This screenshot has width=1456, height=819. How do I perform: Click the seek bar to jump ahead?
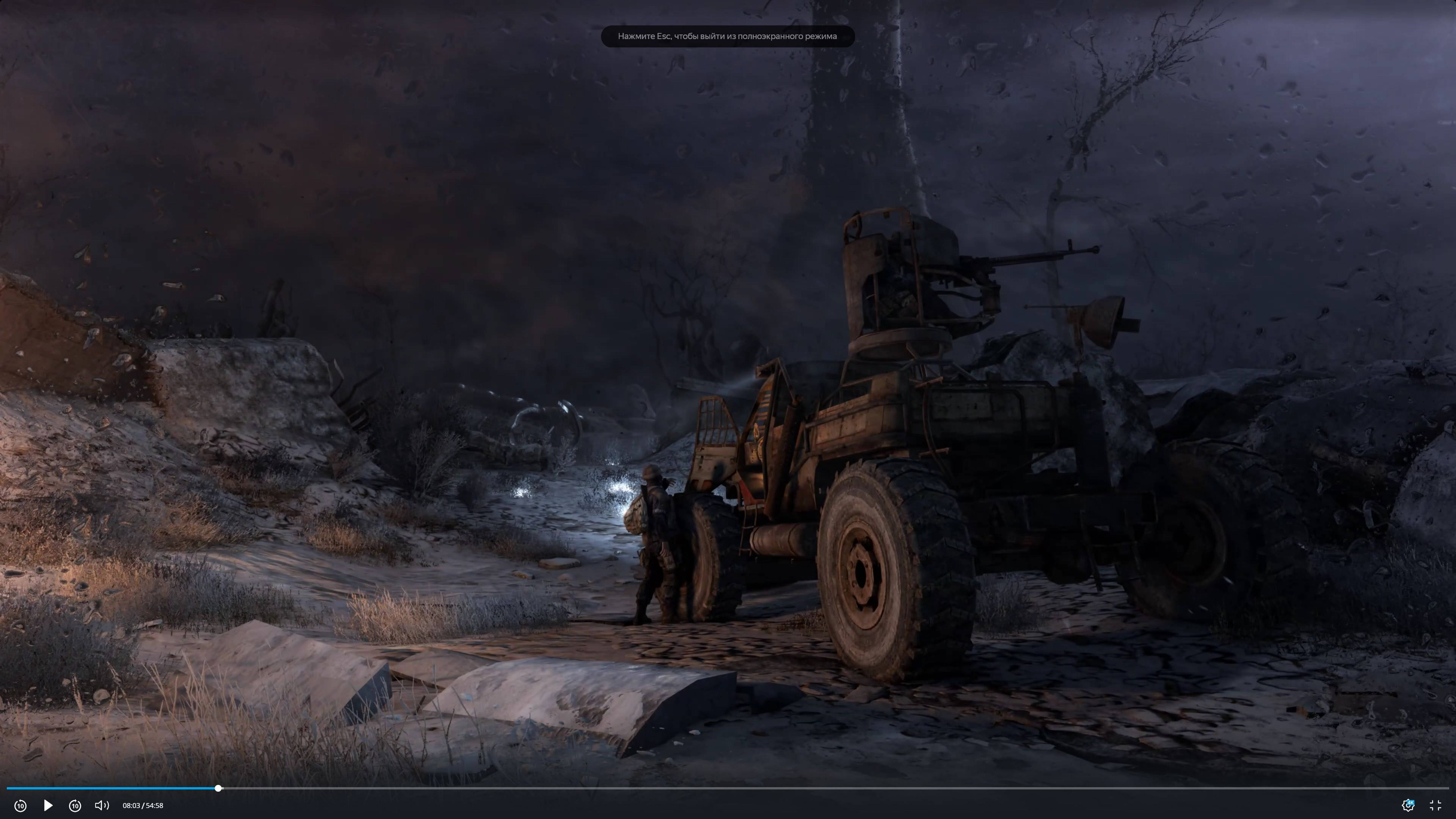coord(678,788)
